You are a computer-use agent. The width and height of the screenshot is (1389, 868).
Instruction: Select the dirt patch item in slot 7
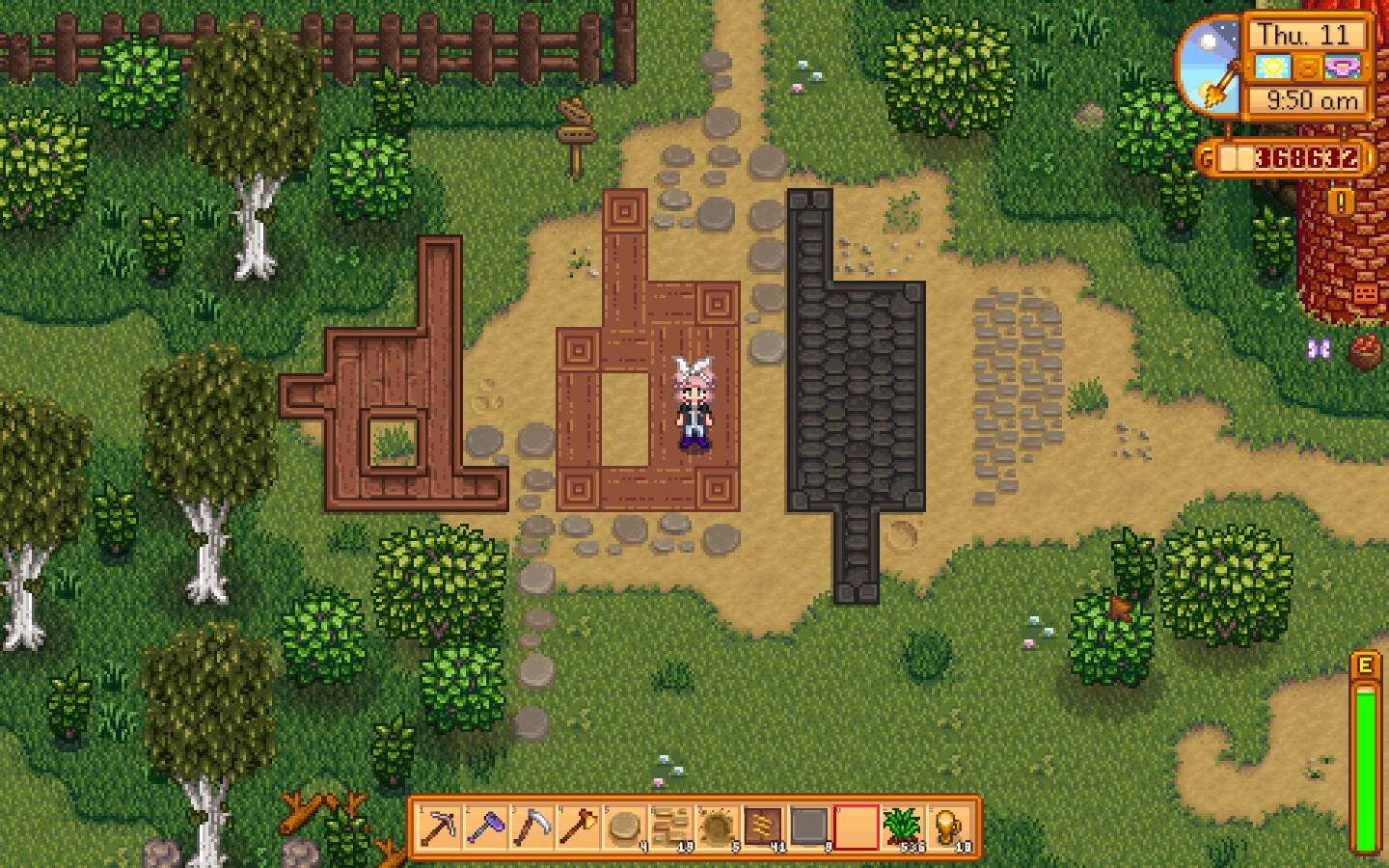pos(720,829)
